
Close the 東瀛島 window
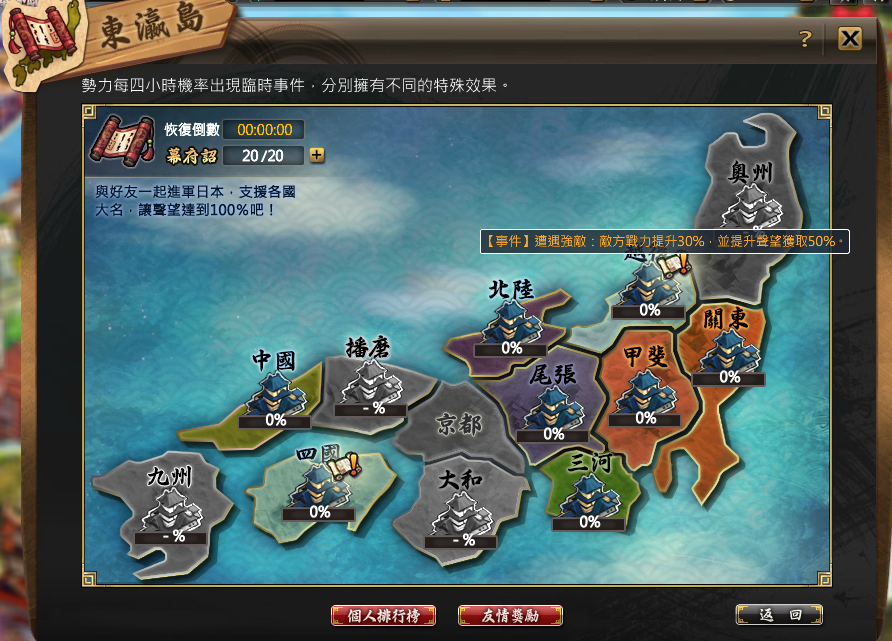tap(849, 38)
